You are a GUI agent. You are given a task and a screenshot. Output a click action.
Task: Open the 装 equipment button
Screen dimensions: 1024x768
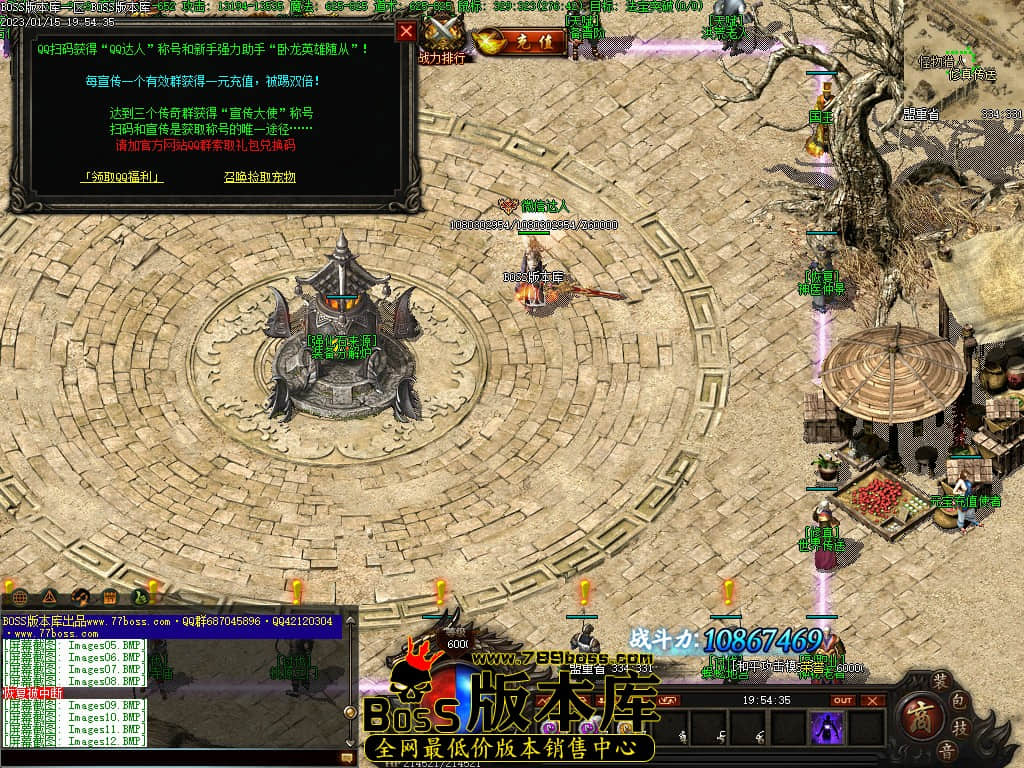tap(940, 680)
